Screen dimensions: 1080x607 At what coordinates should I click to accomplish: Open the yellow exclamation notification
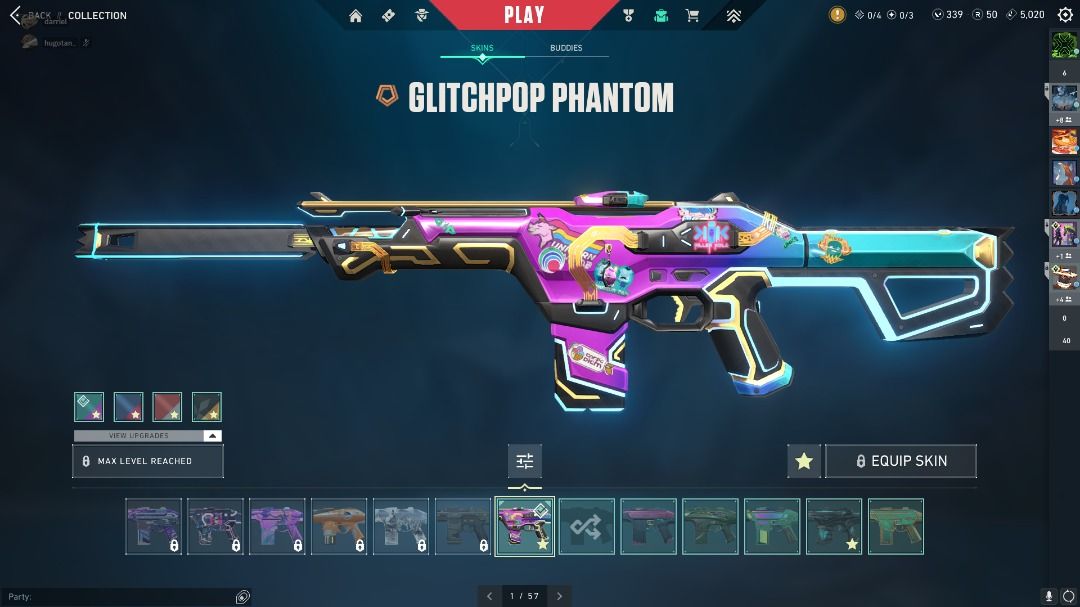click(837, 15)
